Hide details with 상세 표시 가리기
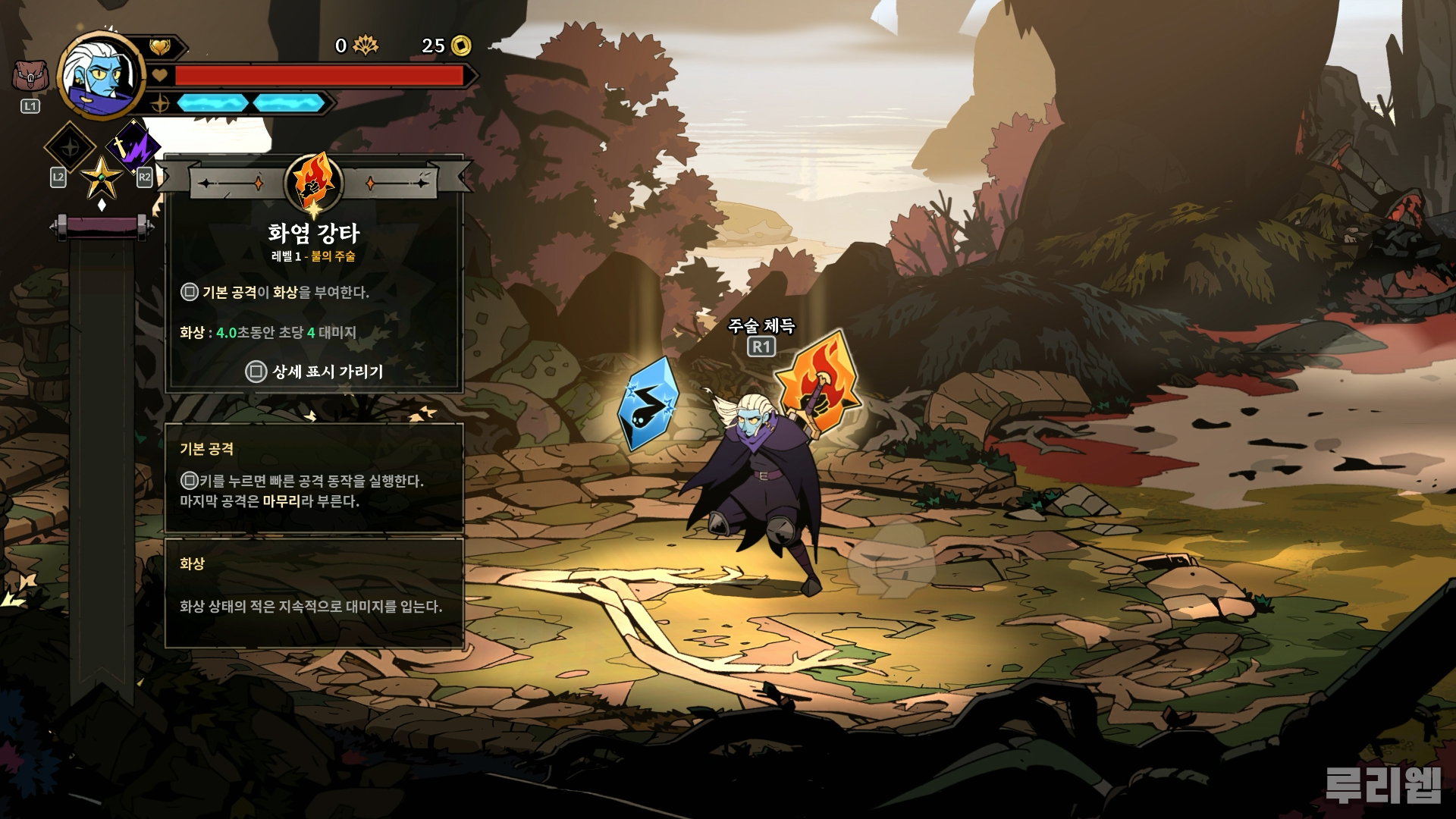 point(315,372)
